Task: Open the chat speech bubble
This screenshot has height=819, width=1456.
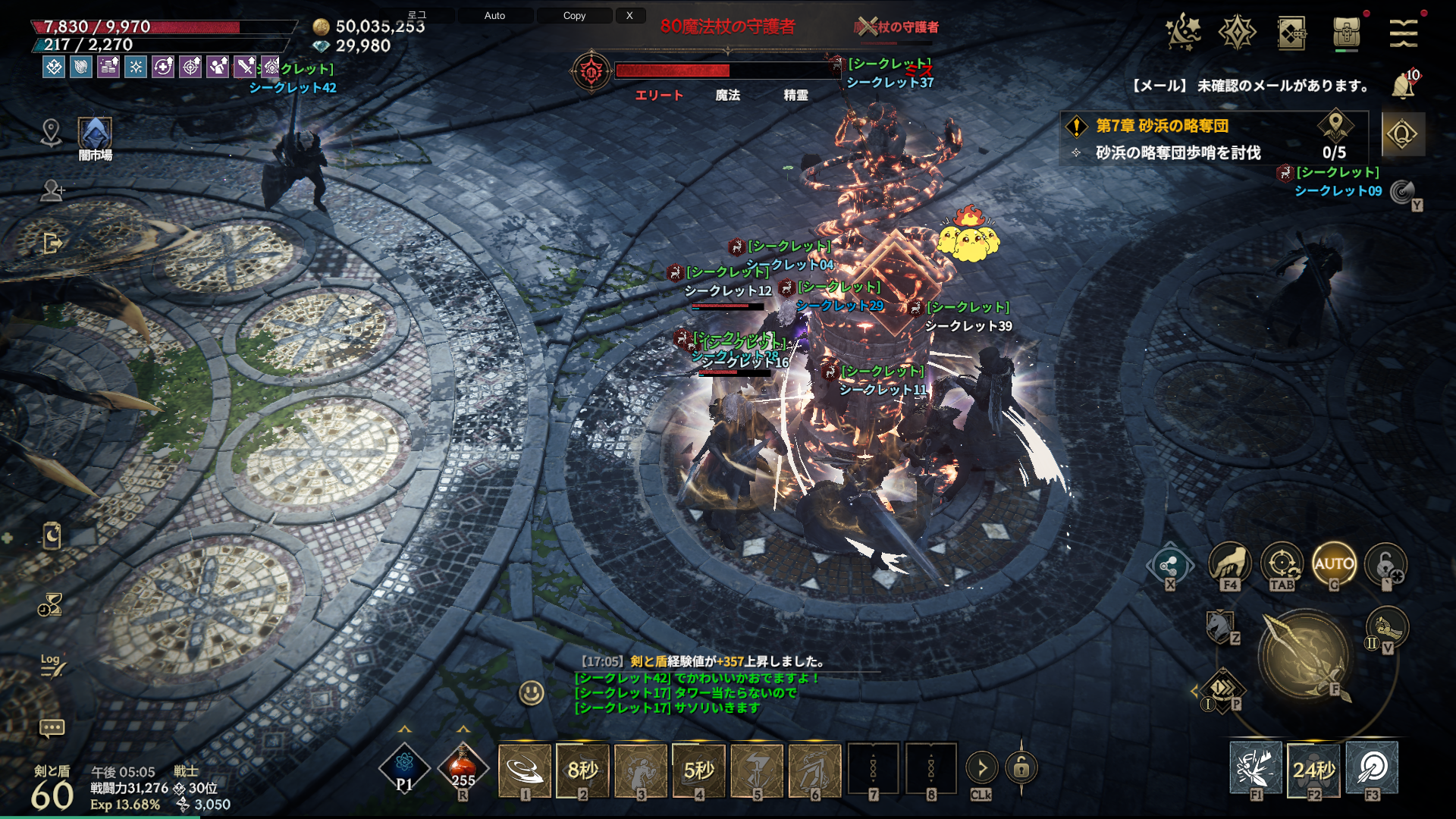Action: click(x=52, y=728)
